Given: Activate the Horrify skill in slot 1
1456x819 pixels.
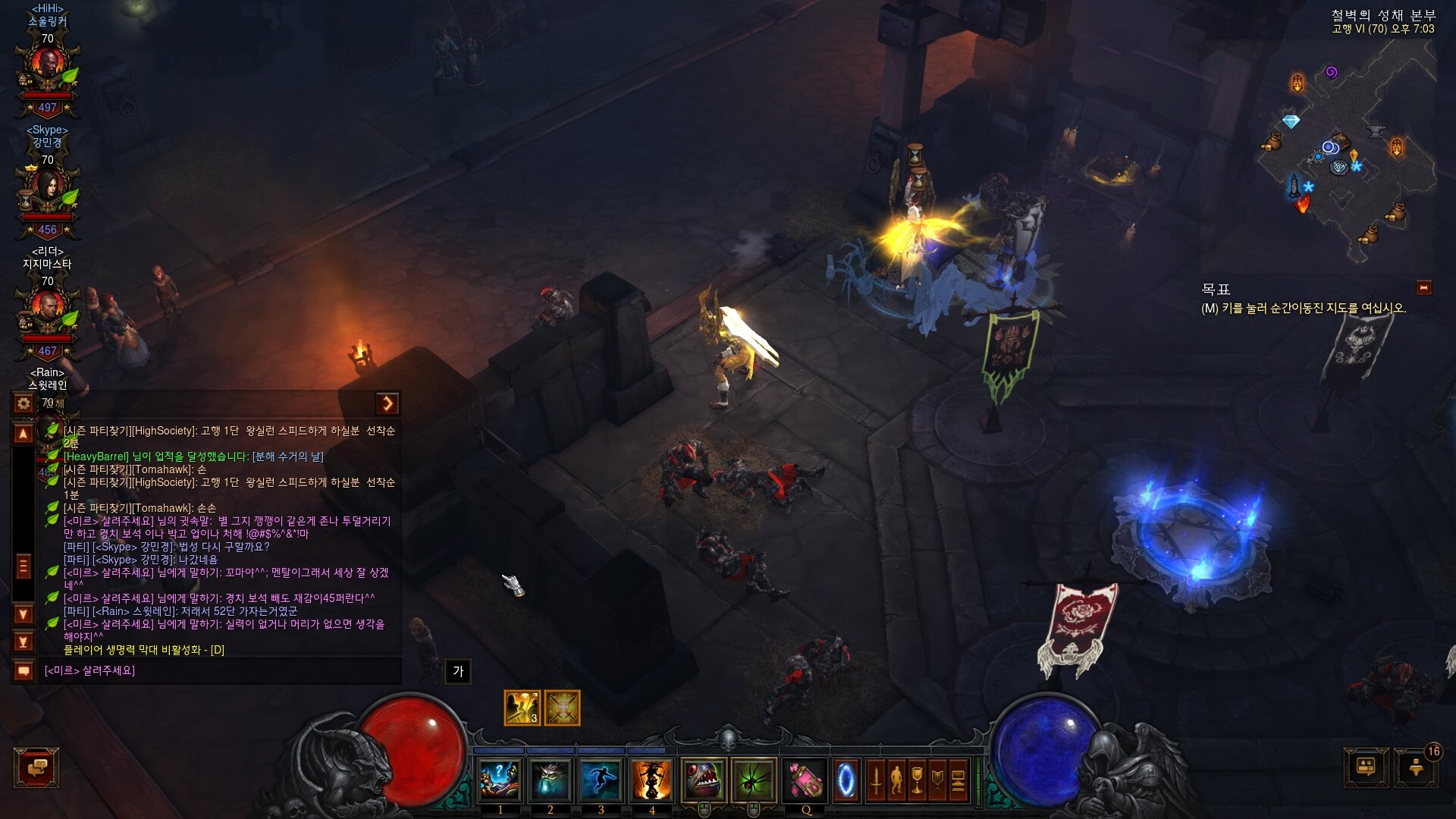Looking at the screenshot, I should click(x=500, y=780).
